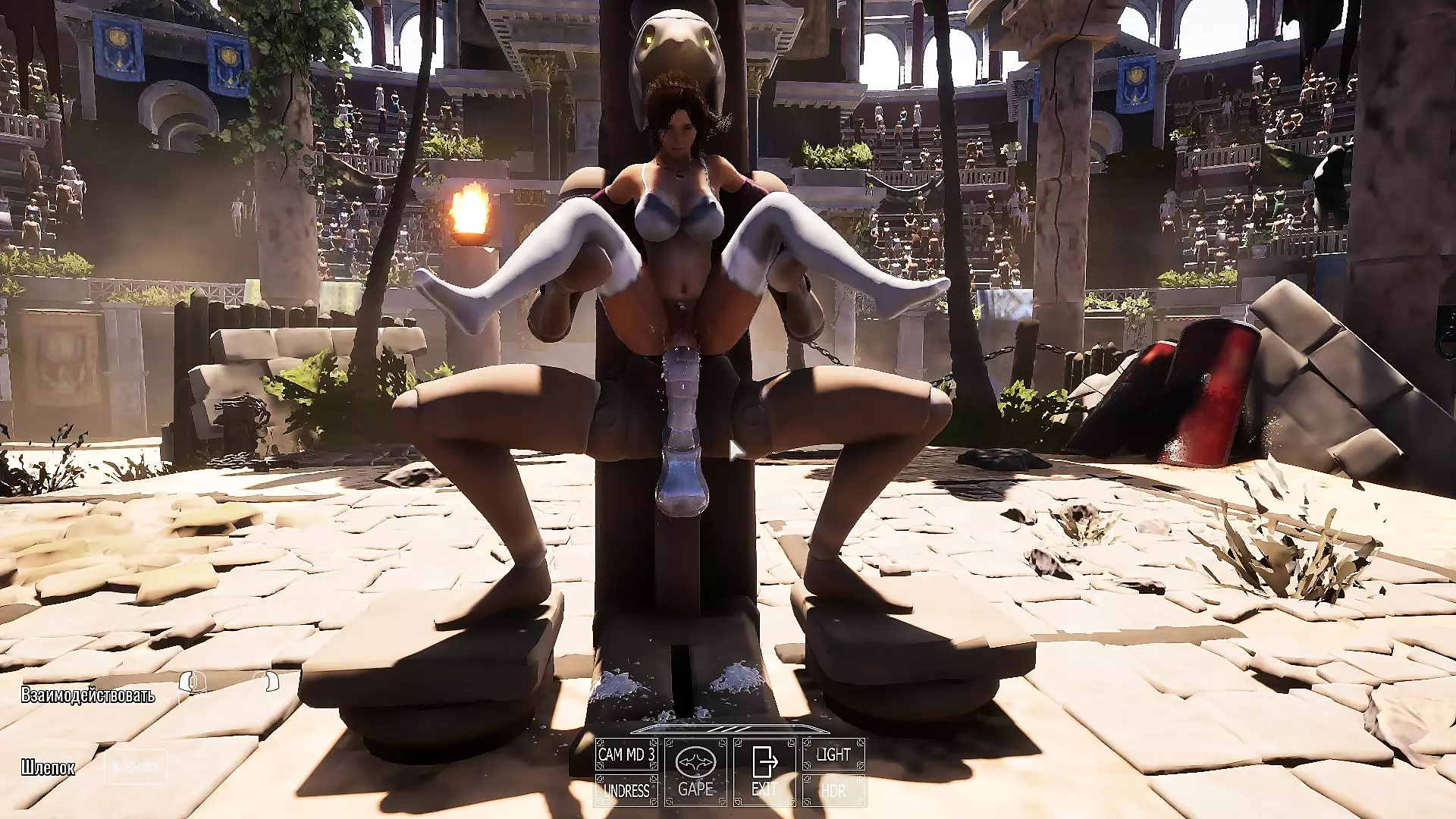Select the GAPE icon button
This screenshot has width=1456, height=819.
[695, 772]
